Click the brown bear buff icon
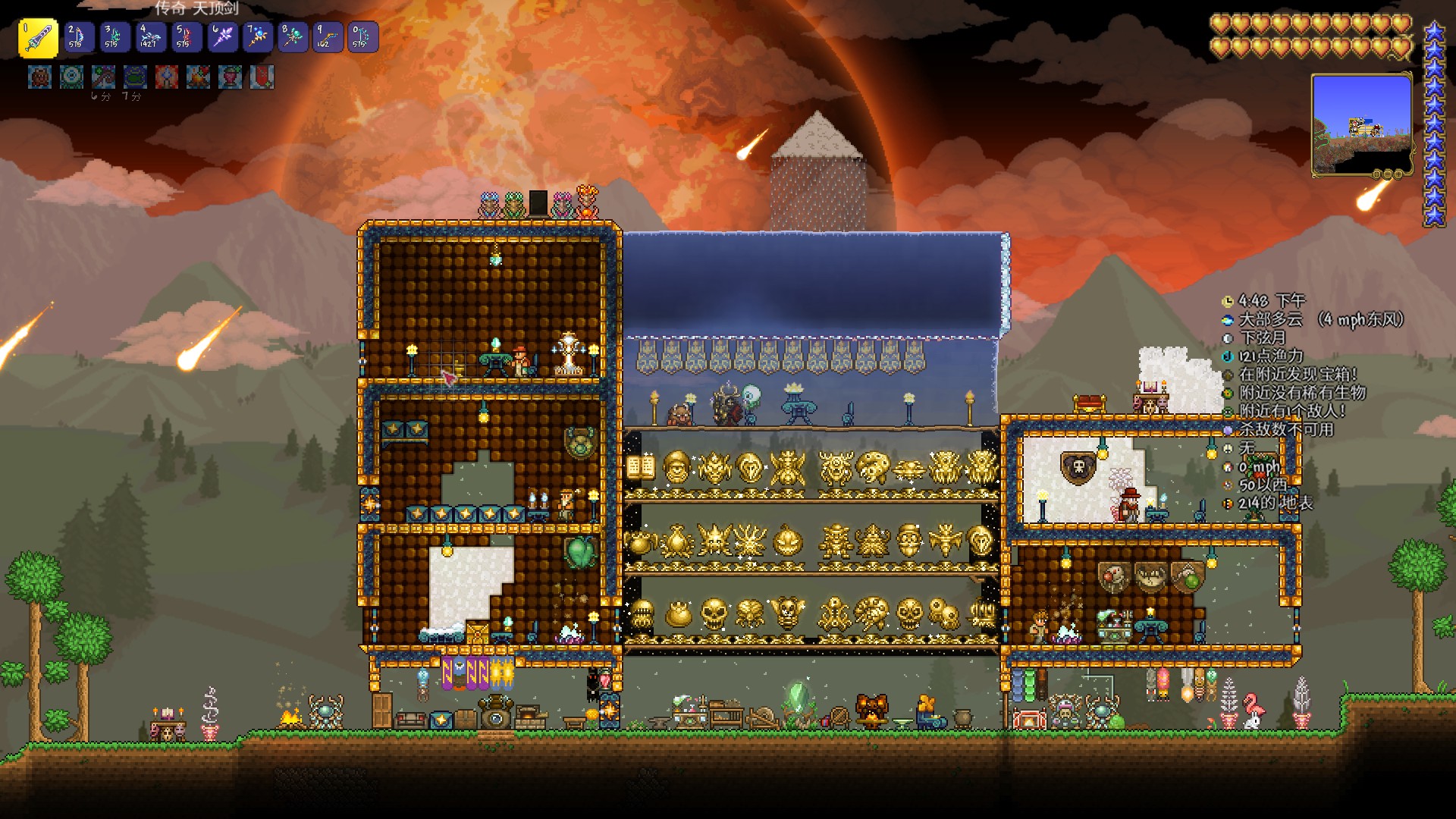1456x819 pixels. (x=40, y=77)
